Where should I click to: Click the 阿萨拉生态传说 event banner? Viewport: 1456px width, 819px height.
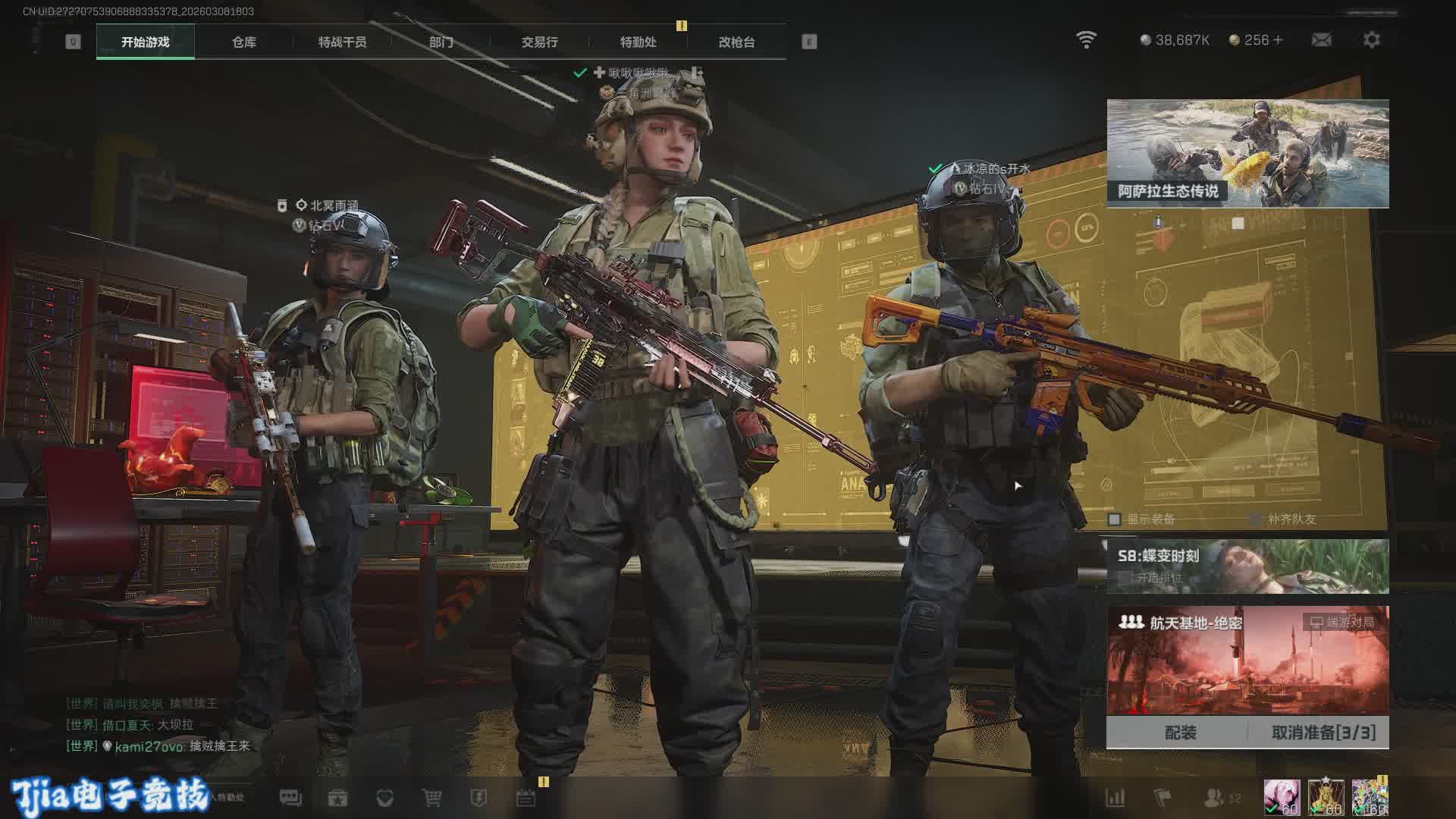(1247, 153)
